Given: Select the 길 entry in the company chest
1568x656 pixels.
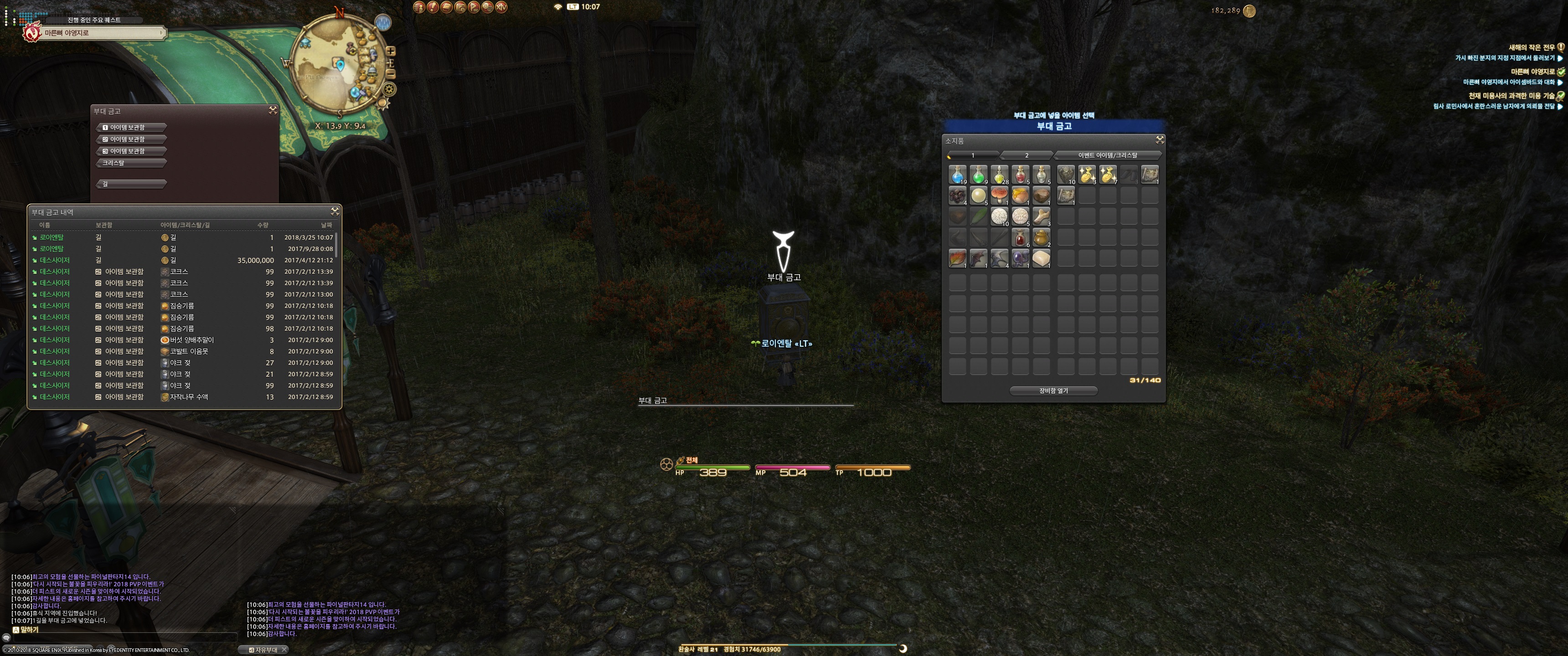Looking at the screenshot, I should coord(131,184).
